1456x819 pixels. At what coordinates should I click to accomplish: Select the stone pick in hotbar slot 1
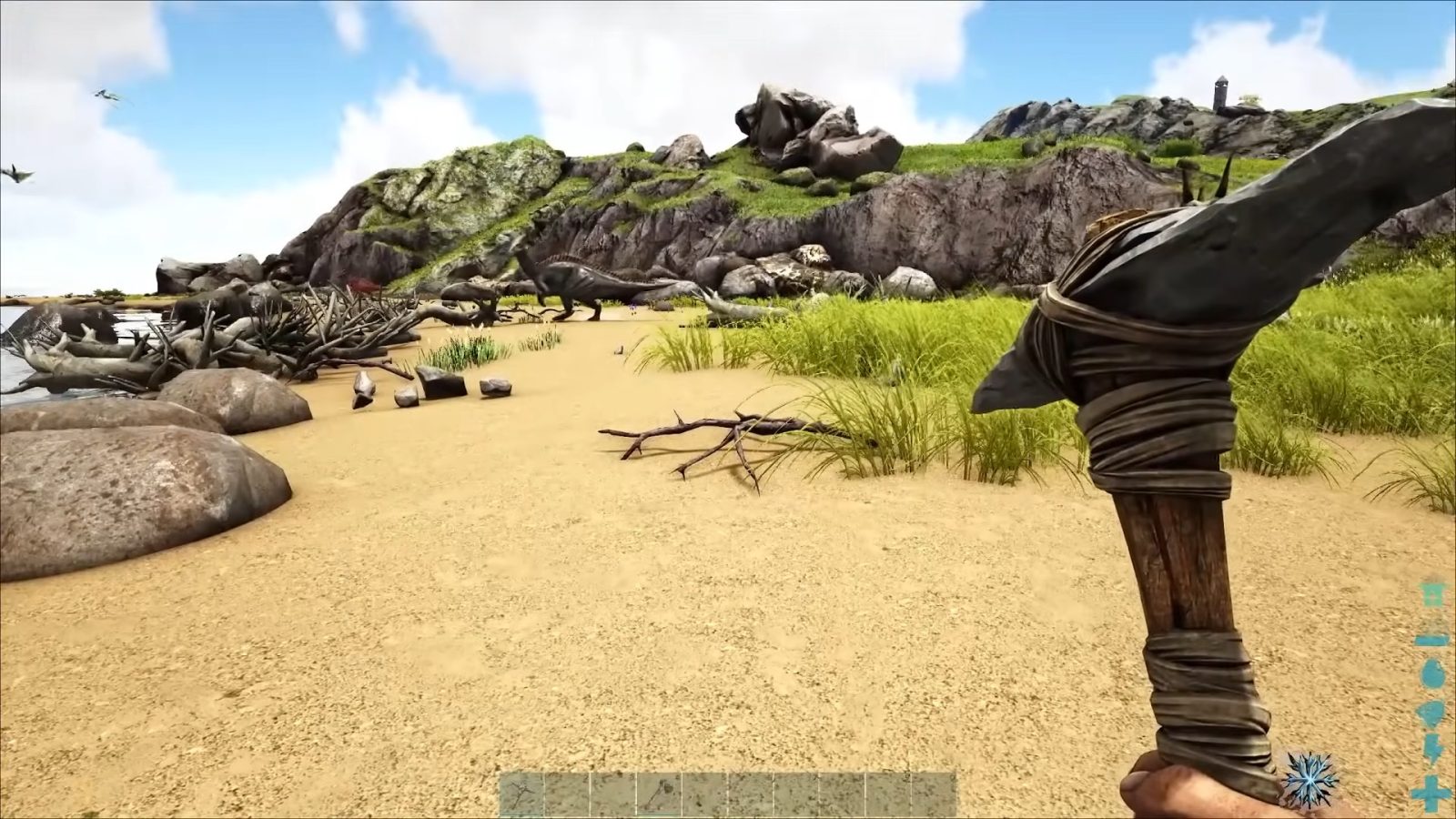click(x=520, y=790)
